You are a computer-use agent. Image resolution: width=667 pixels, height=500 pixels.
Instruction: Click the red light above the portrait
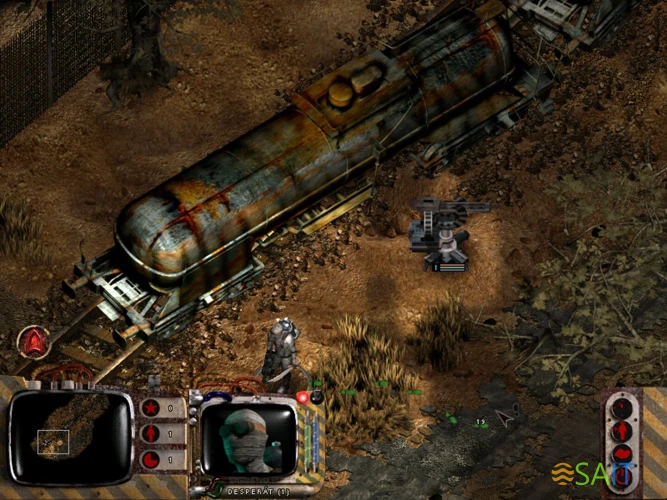302,397
